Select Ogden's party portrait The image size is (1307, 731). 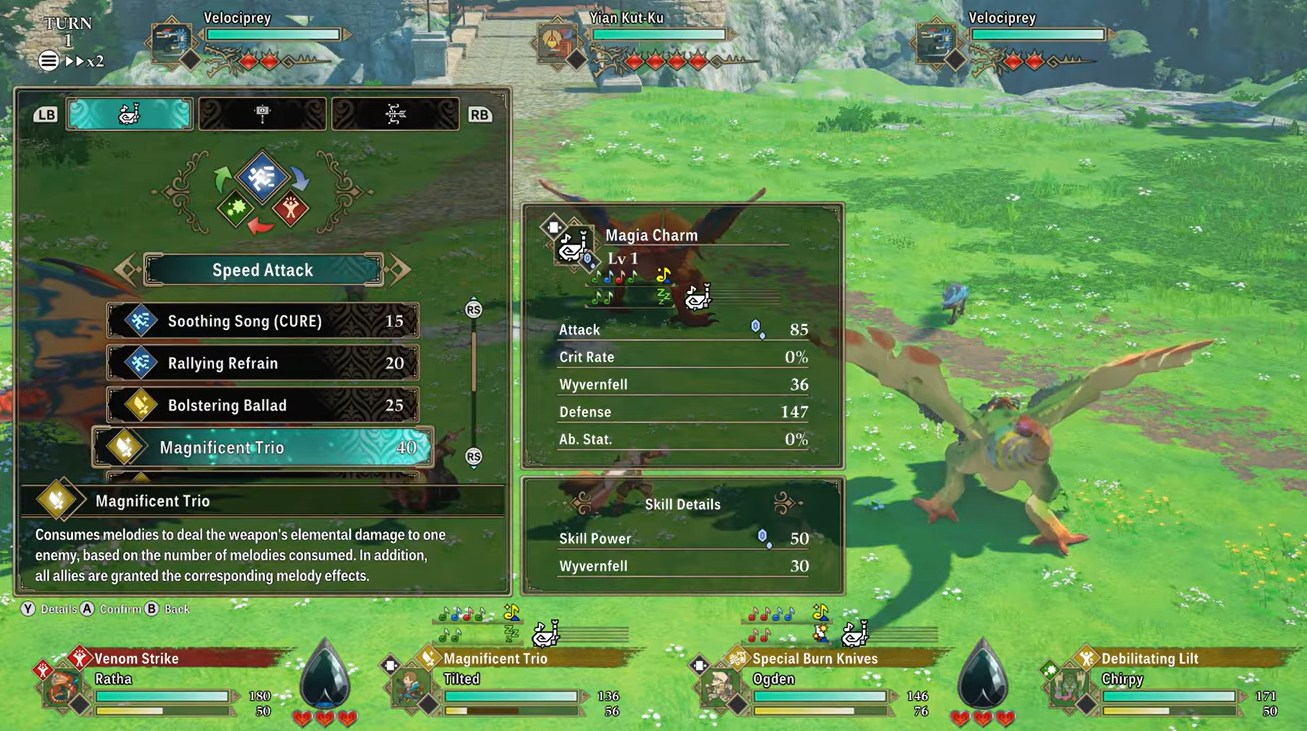719,688
